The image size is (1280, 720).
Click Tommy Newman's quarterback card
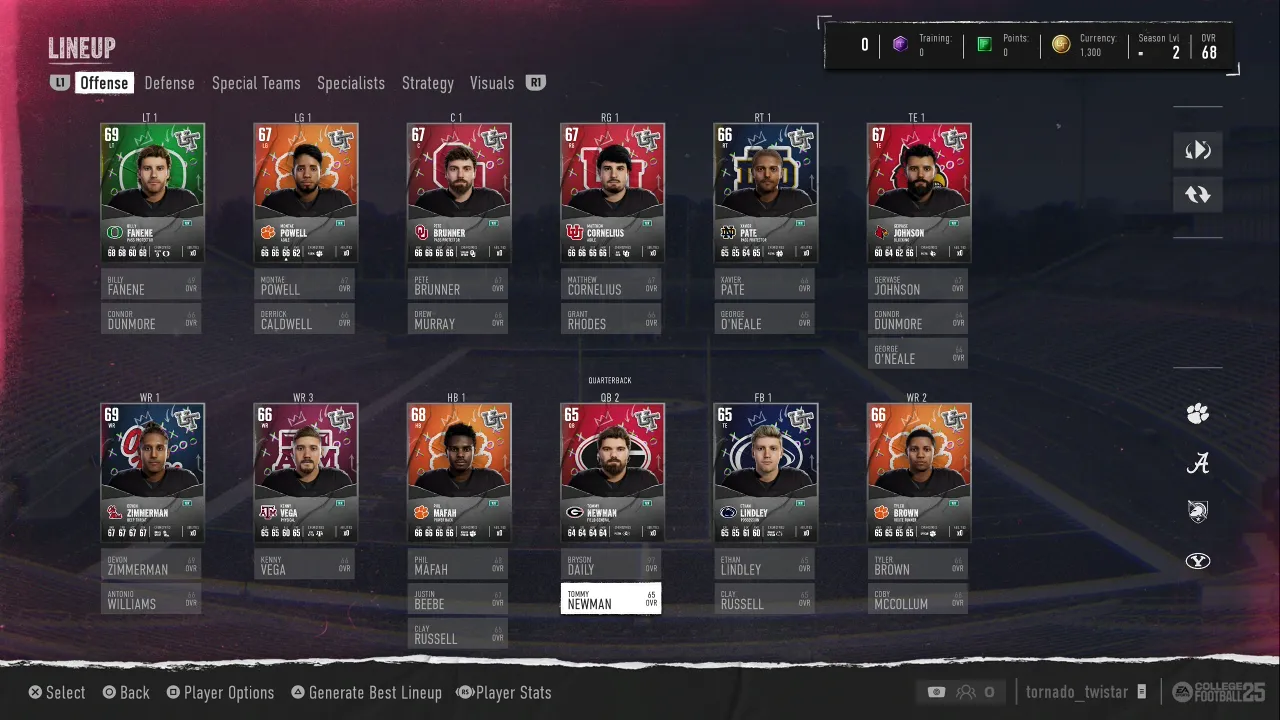click(612, 472)
